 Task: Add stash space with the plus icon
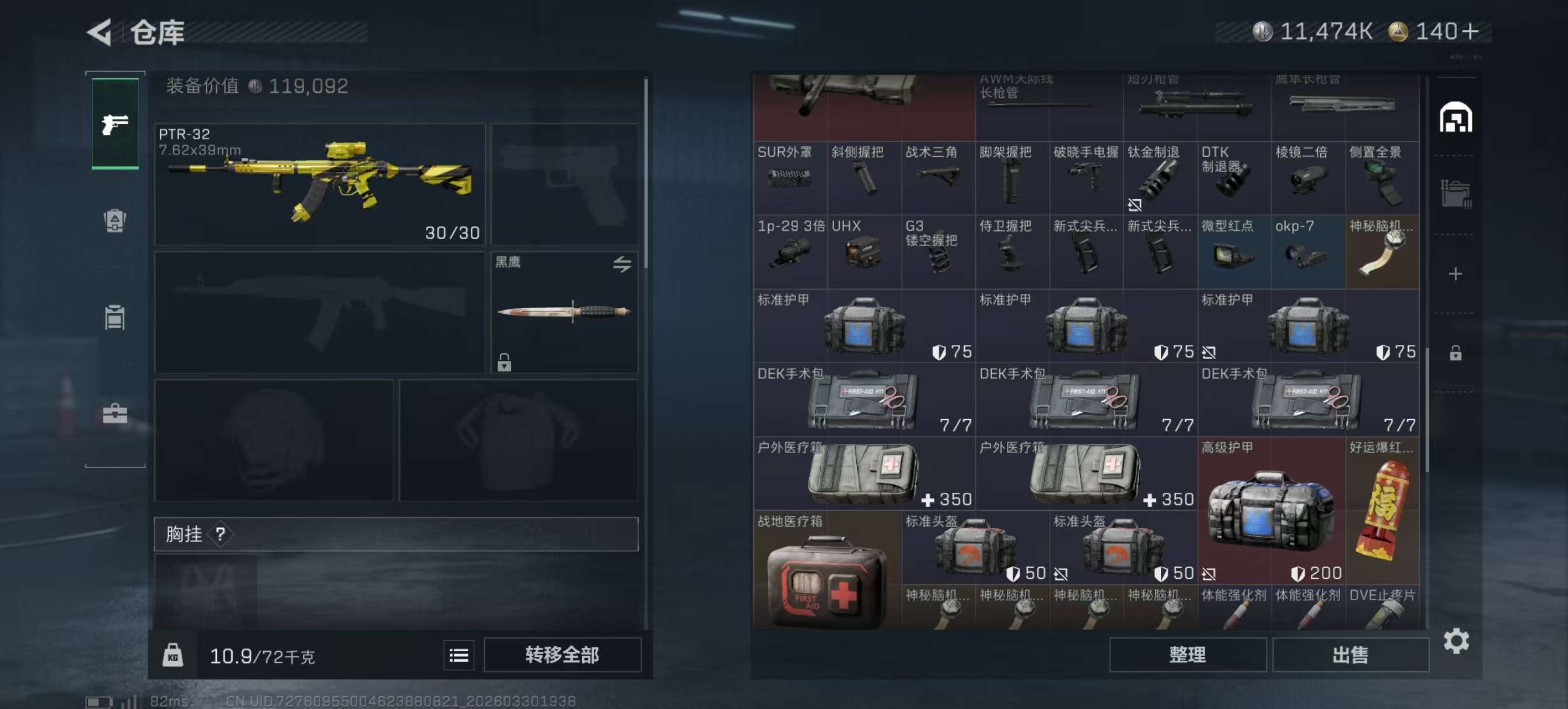[x=1455, y=274]
